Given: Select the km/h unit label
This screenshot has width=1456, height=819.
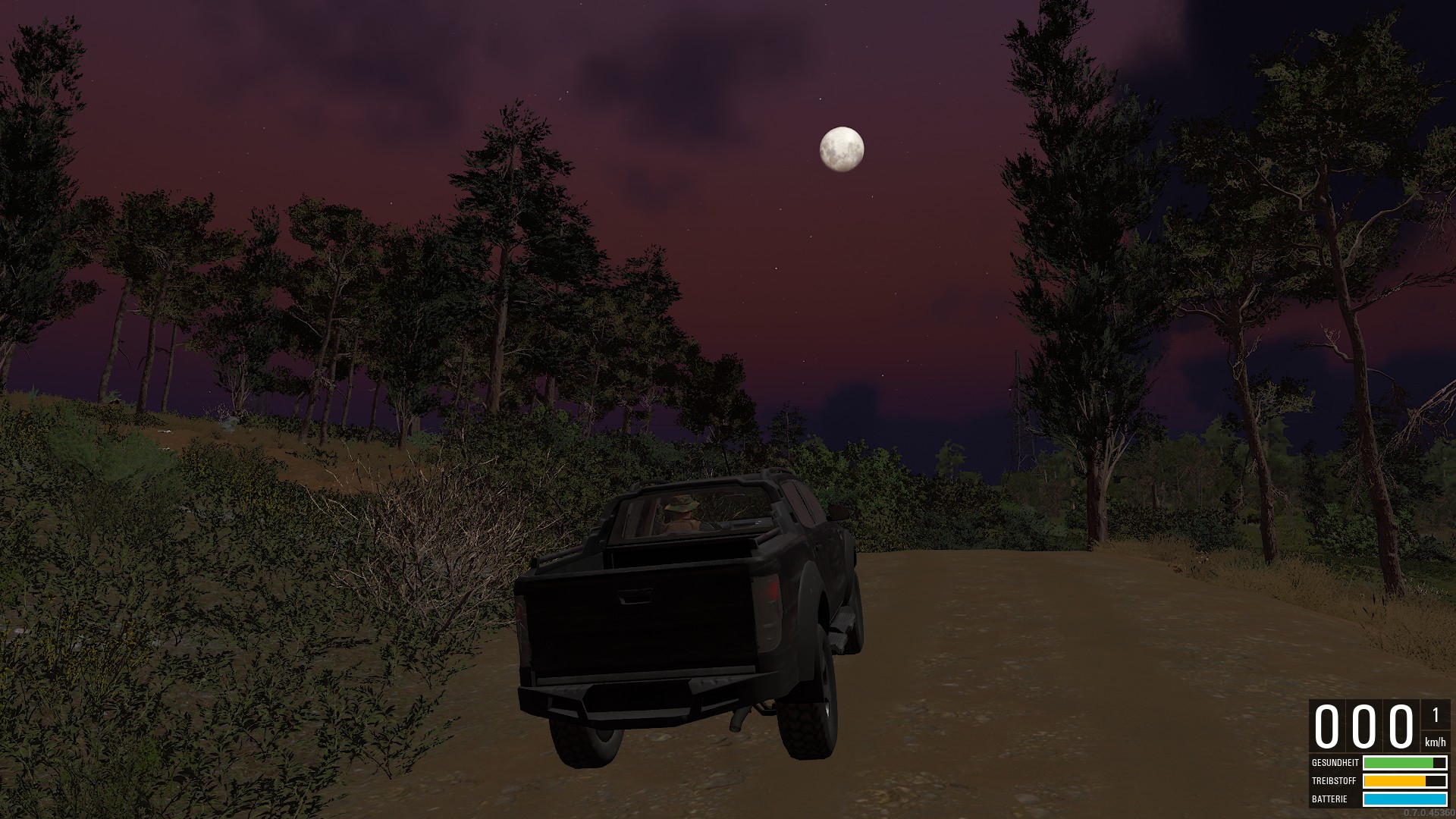Looking at the screenshot, I should pyautogui.click(x=1436, y=742).
